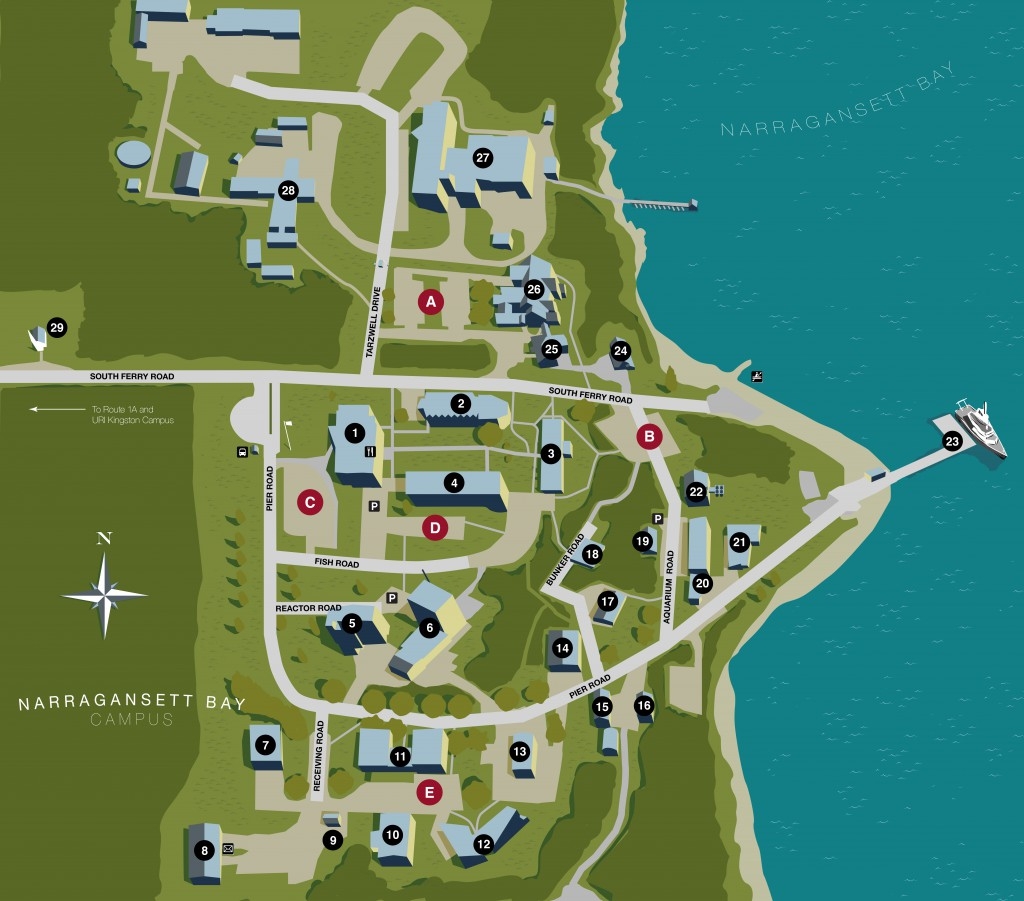Click building marker number 11
The height and width of the screenshot is (901, 1024).
(x=400, y=756)
